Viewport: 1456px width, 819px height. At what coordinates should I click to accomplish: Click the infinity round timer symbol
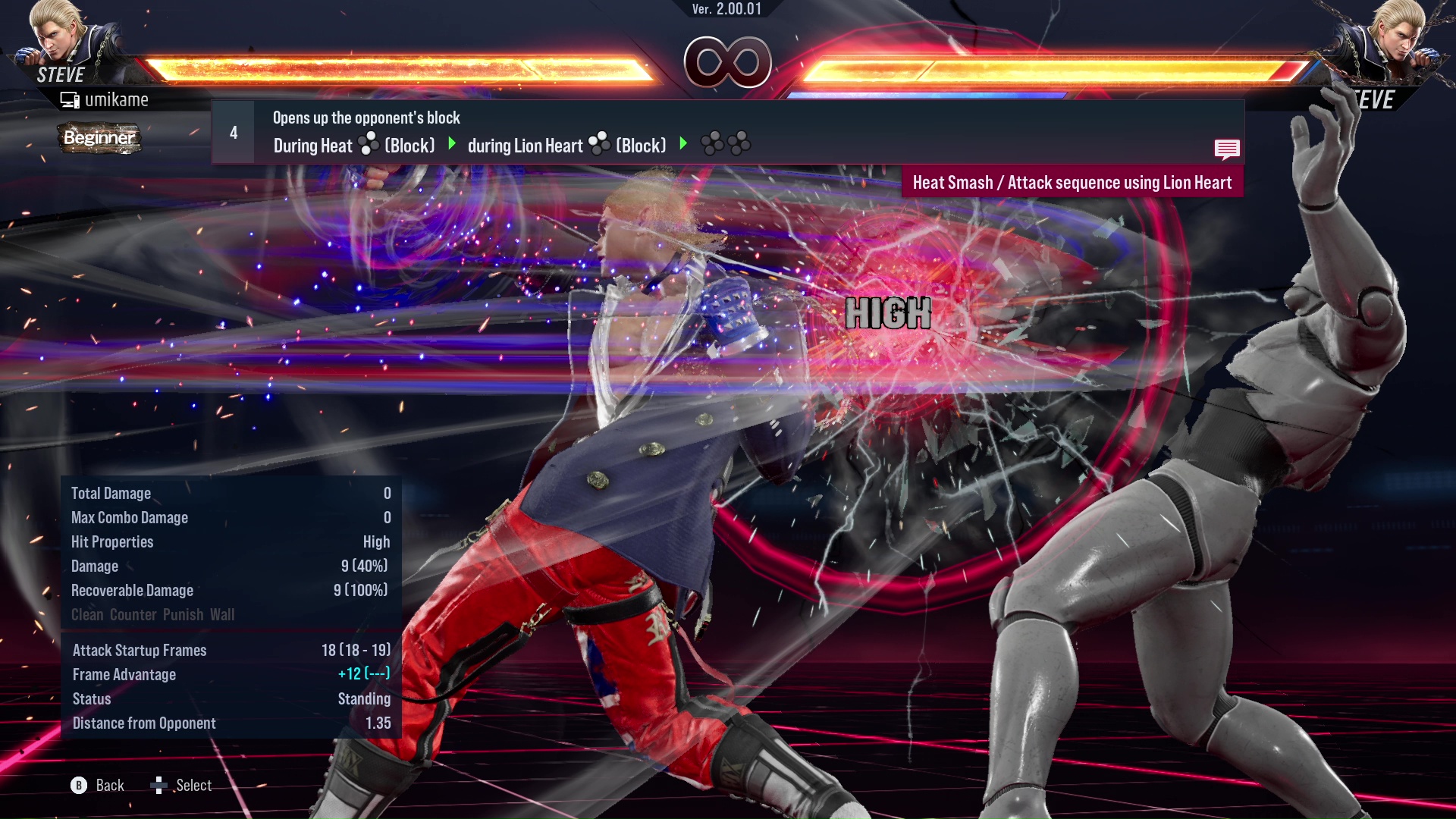point(728,64)
